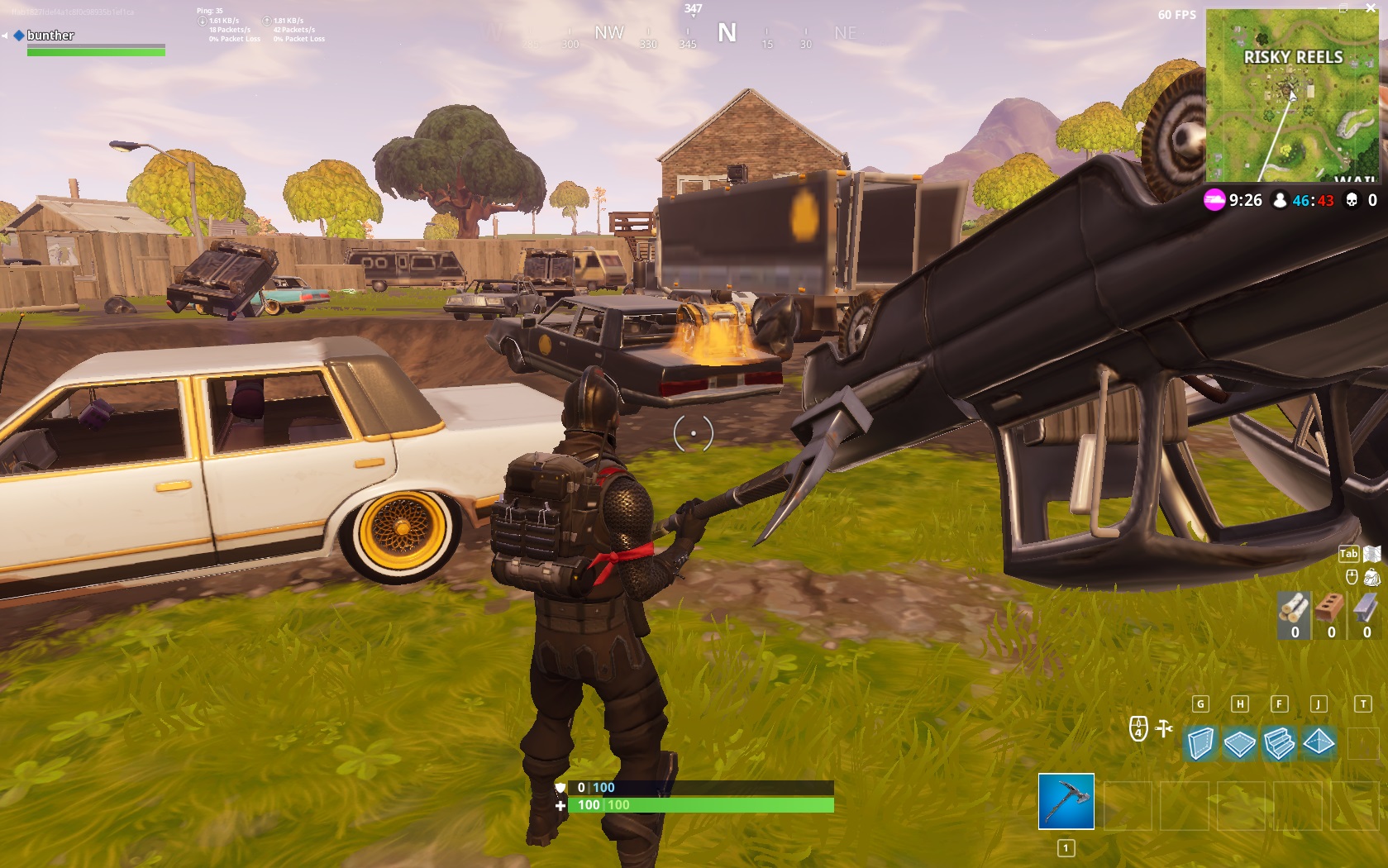
Task: Expand the trap slot labeled T
Action: pos(1364,744)
